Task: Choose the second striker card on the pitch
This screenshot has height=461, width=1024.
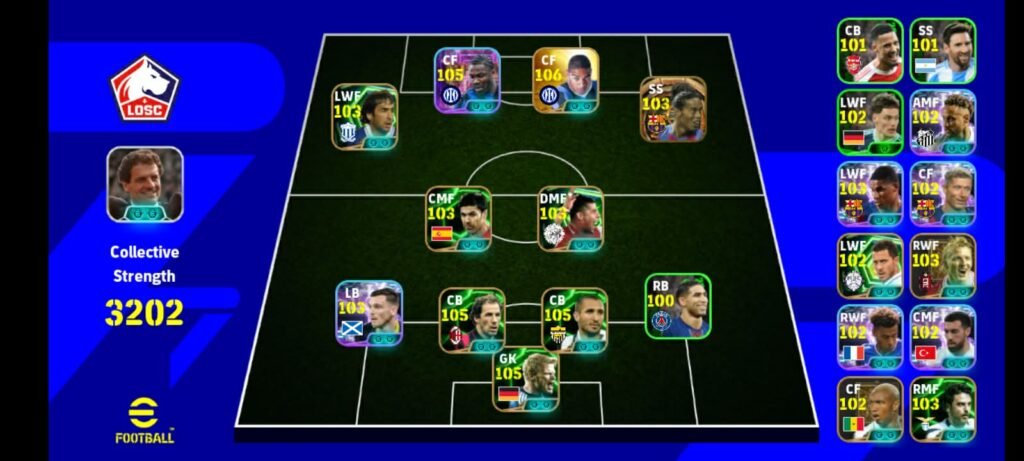Action: [x=673, y=109]
